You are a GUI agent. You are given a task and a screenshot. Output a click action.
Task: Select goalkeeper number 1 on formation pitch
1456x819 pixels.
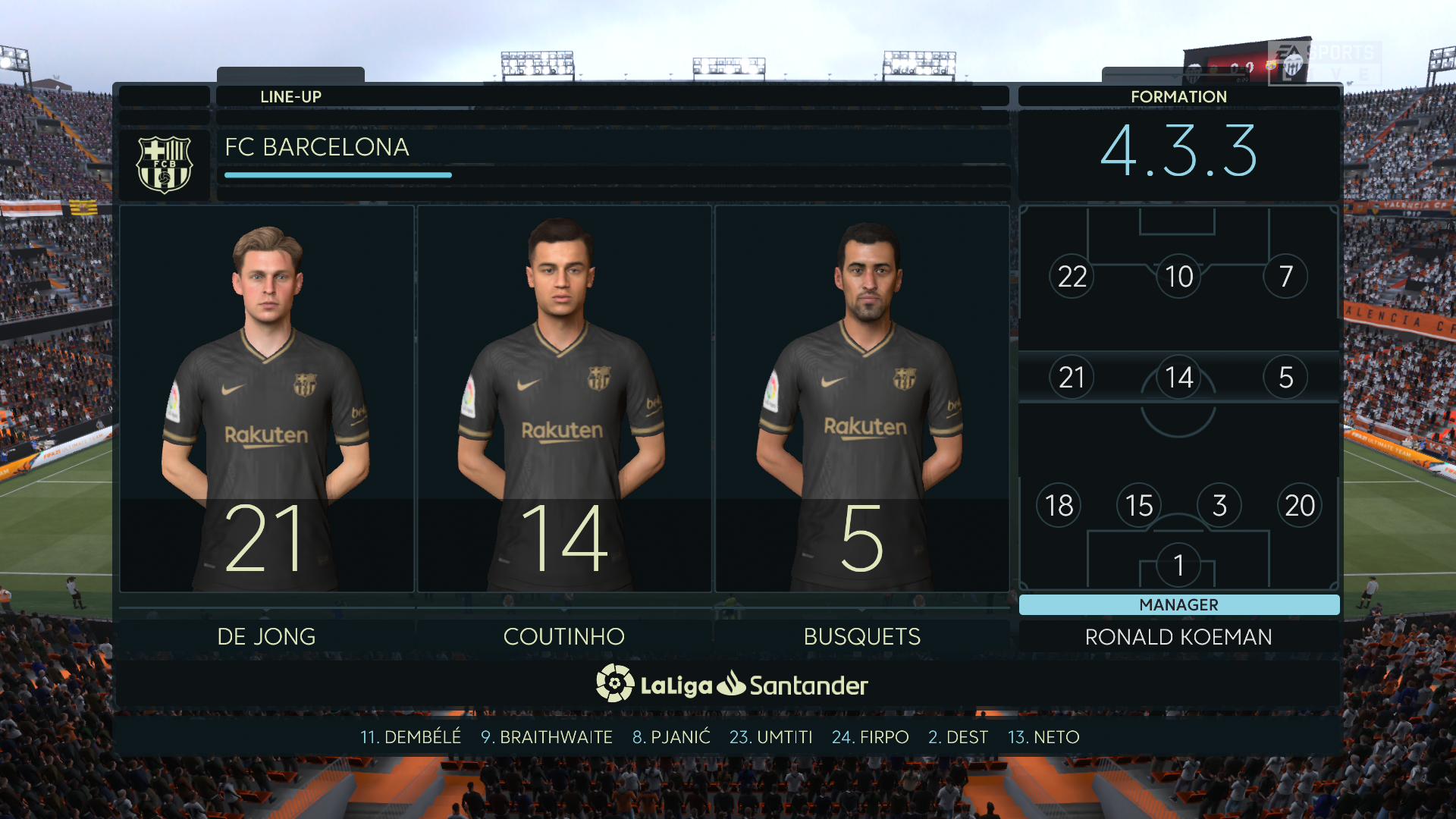pos(1178,565)
